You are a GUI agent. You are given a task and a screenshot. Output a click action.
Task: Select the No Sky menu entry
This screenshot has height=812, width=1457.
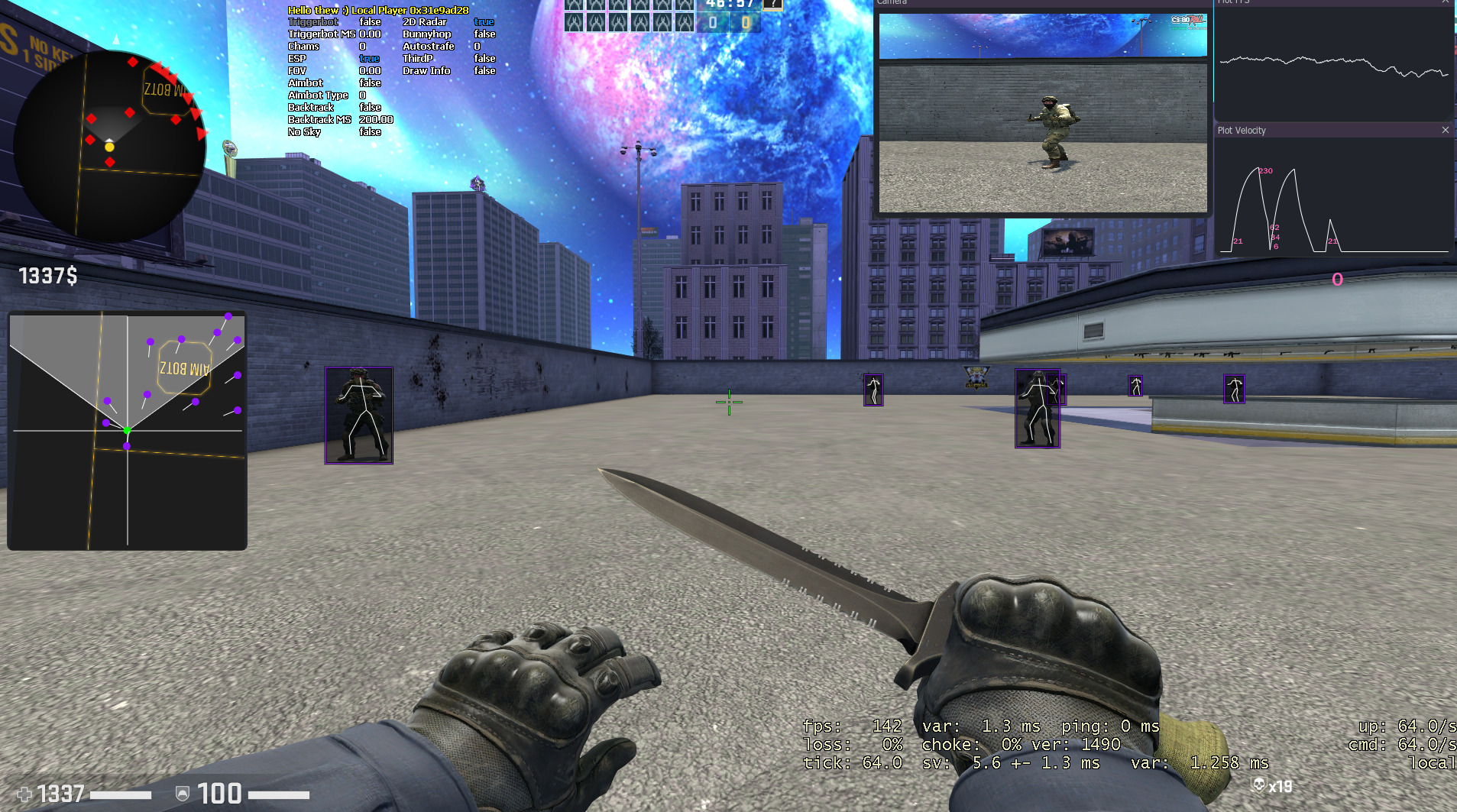tap(304, 132)
